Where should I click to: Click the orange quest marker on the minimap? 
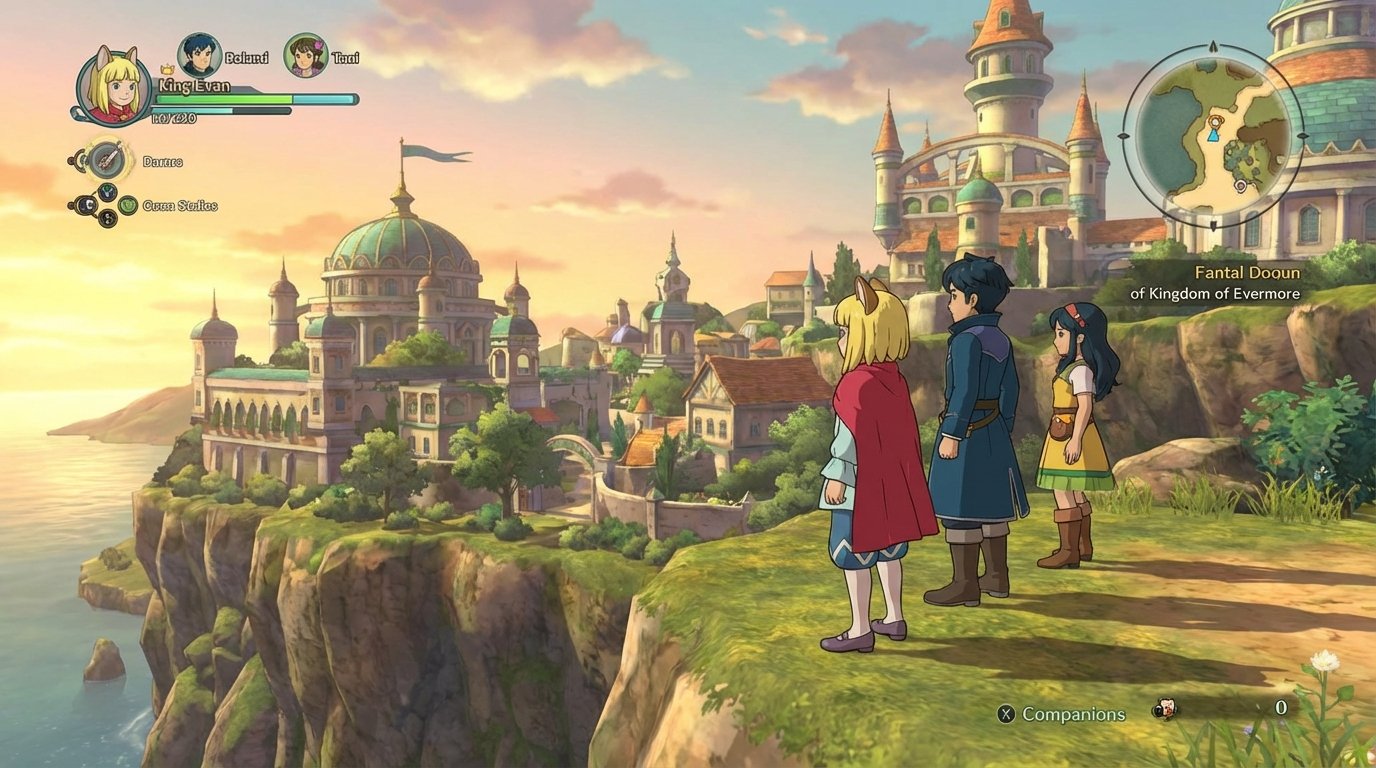(x=1215, y=120)
